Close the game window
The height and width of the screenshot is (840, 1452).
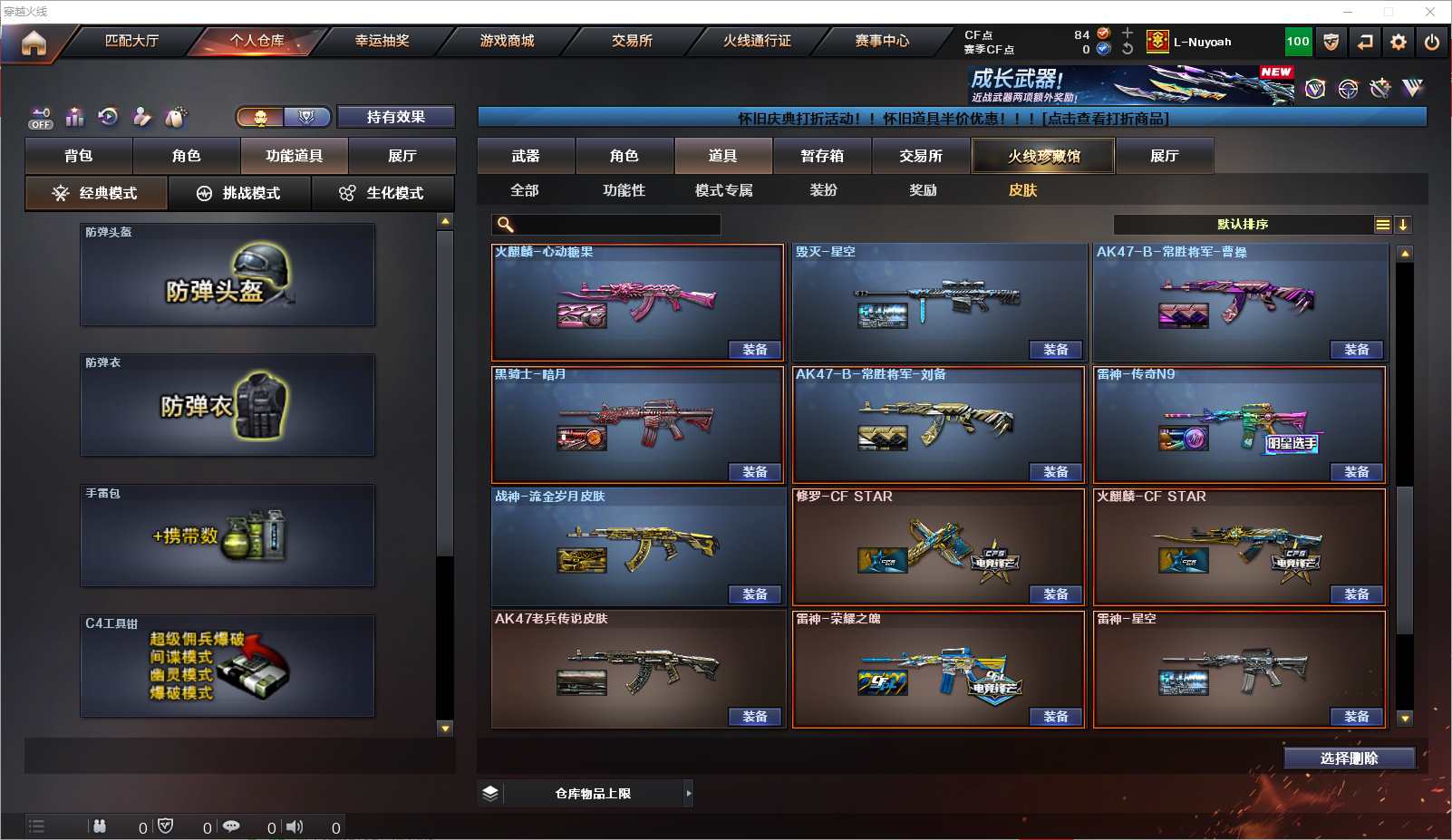[x=1430, y=12]
